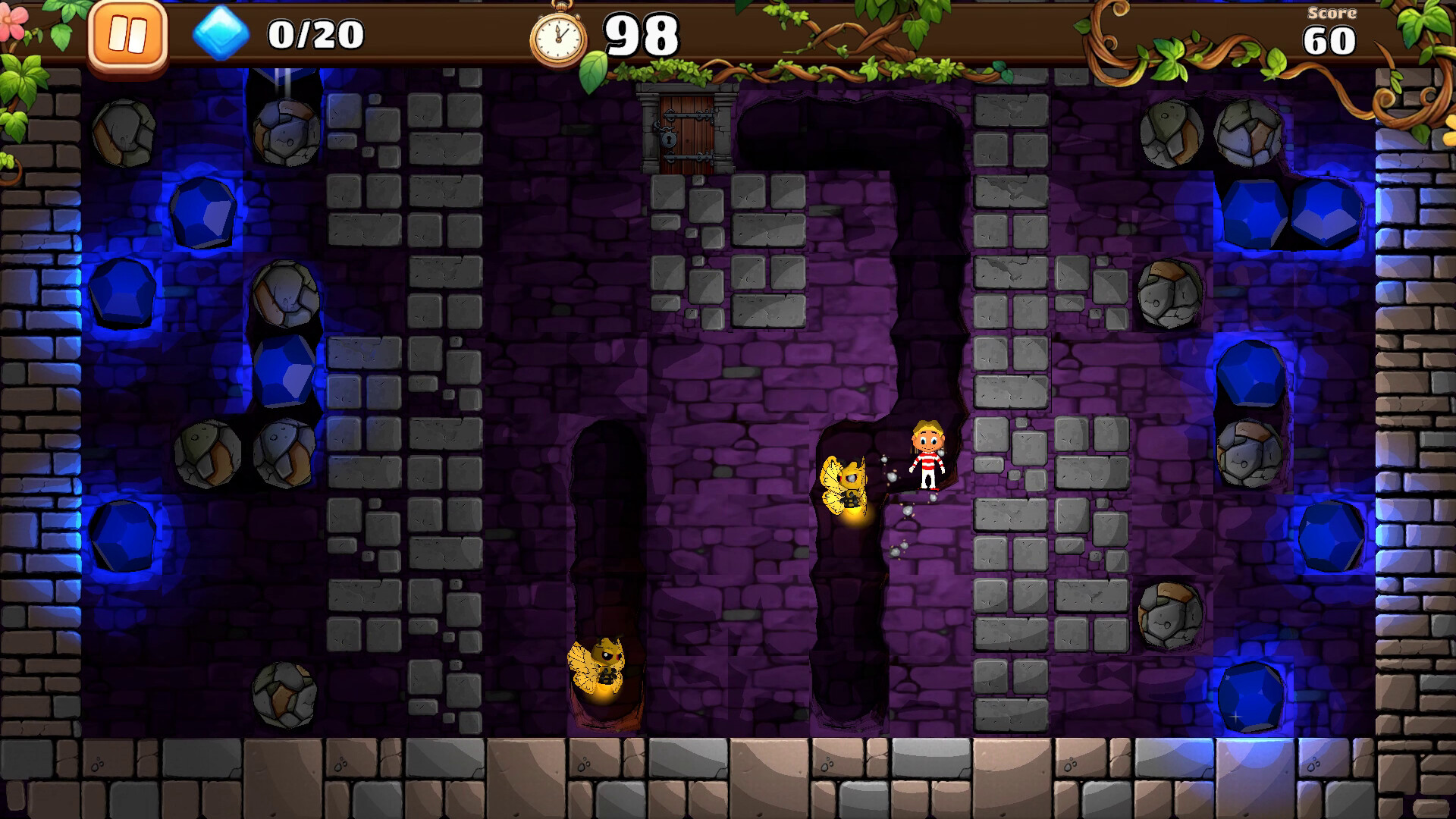Pause the game with the orange button

coord(127,36)
